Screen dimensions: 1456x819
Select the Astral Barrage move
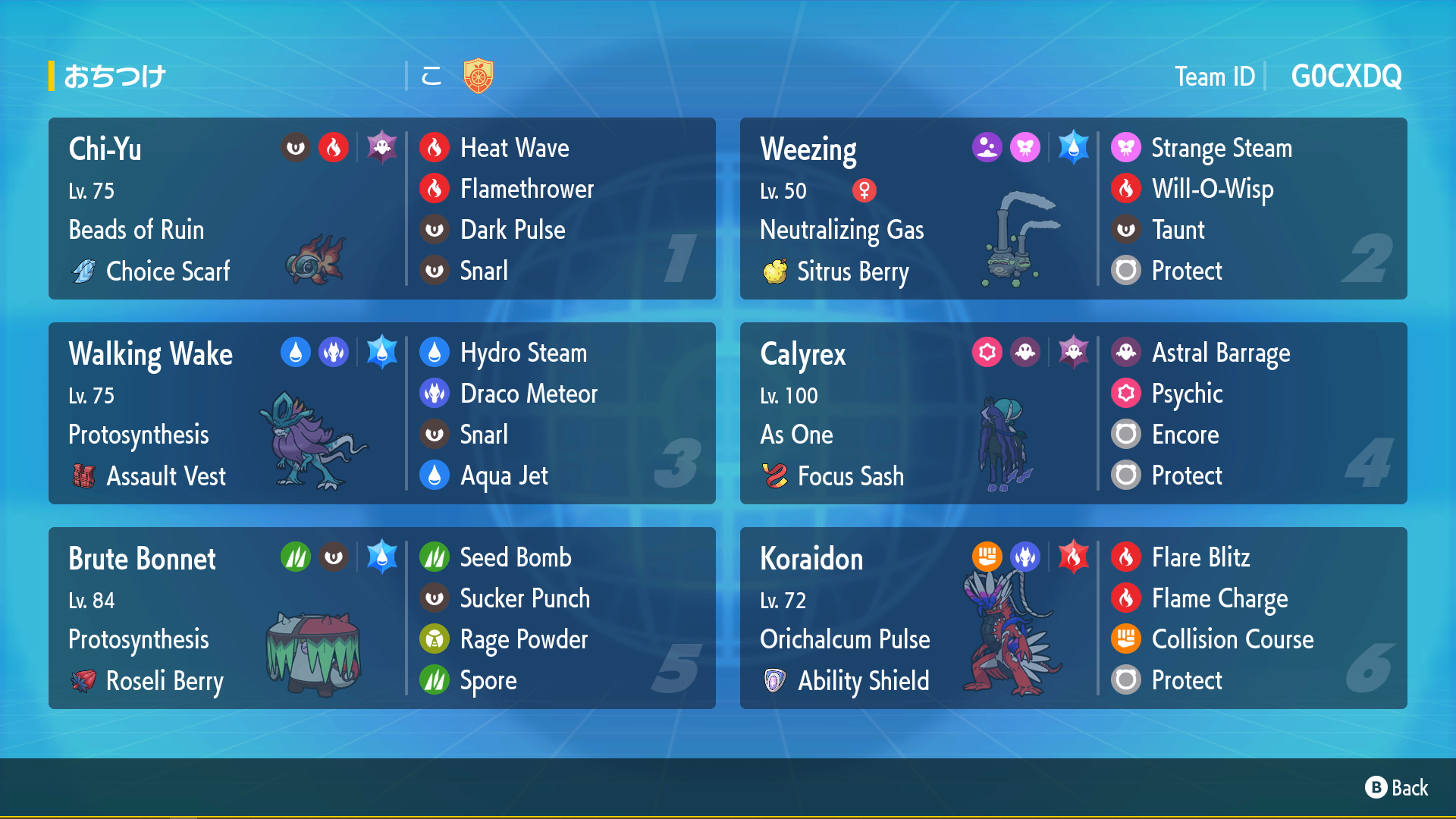pyautogui.click(x=1220, y=353)
